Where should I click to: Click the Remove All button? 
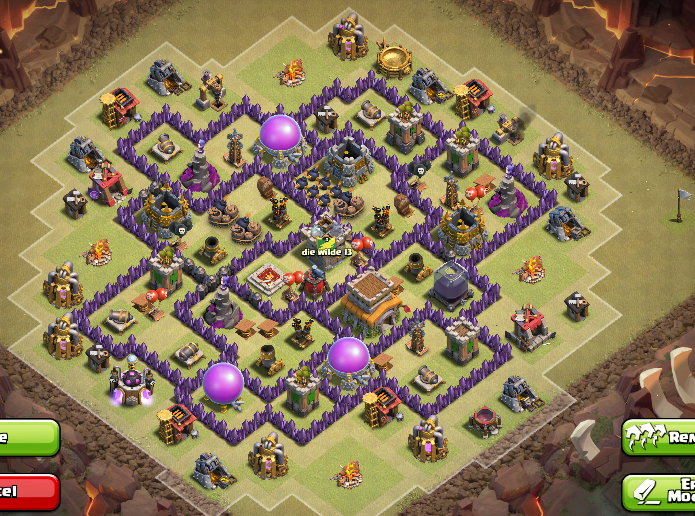tap(659, 438)
